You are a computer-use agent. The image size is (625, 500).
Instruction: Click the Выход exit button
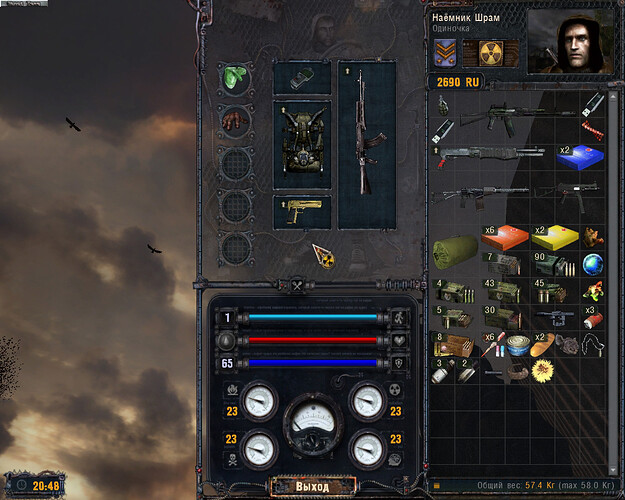click(x=311, y=487)
